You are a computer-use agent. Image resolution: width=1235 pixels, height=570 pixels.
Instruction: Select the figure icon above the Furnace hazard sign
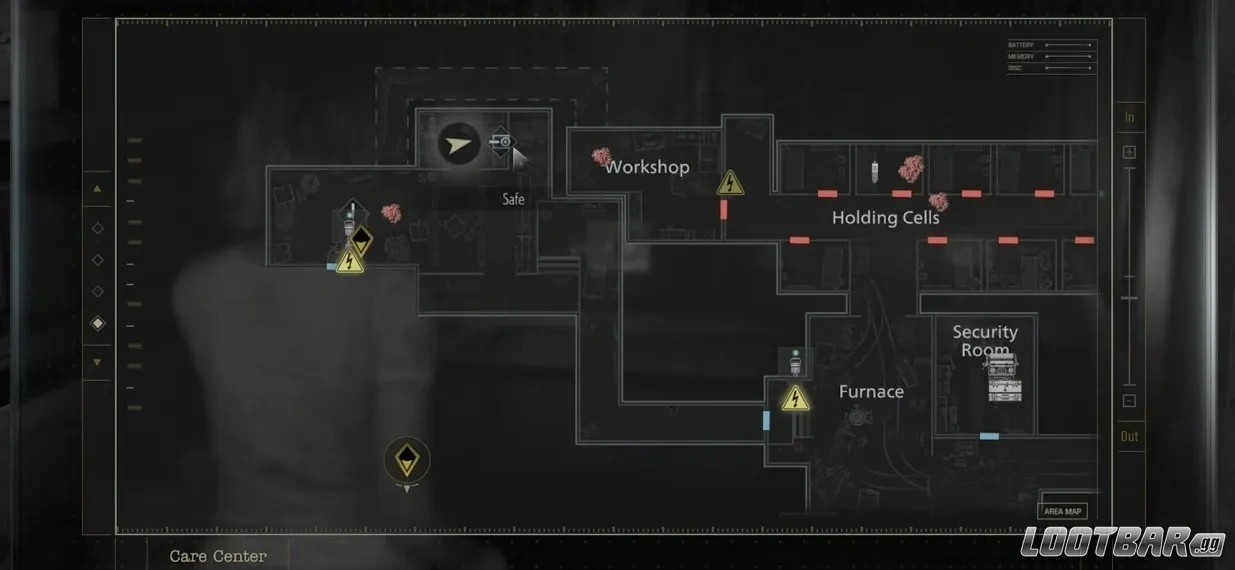(795, 359)
